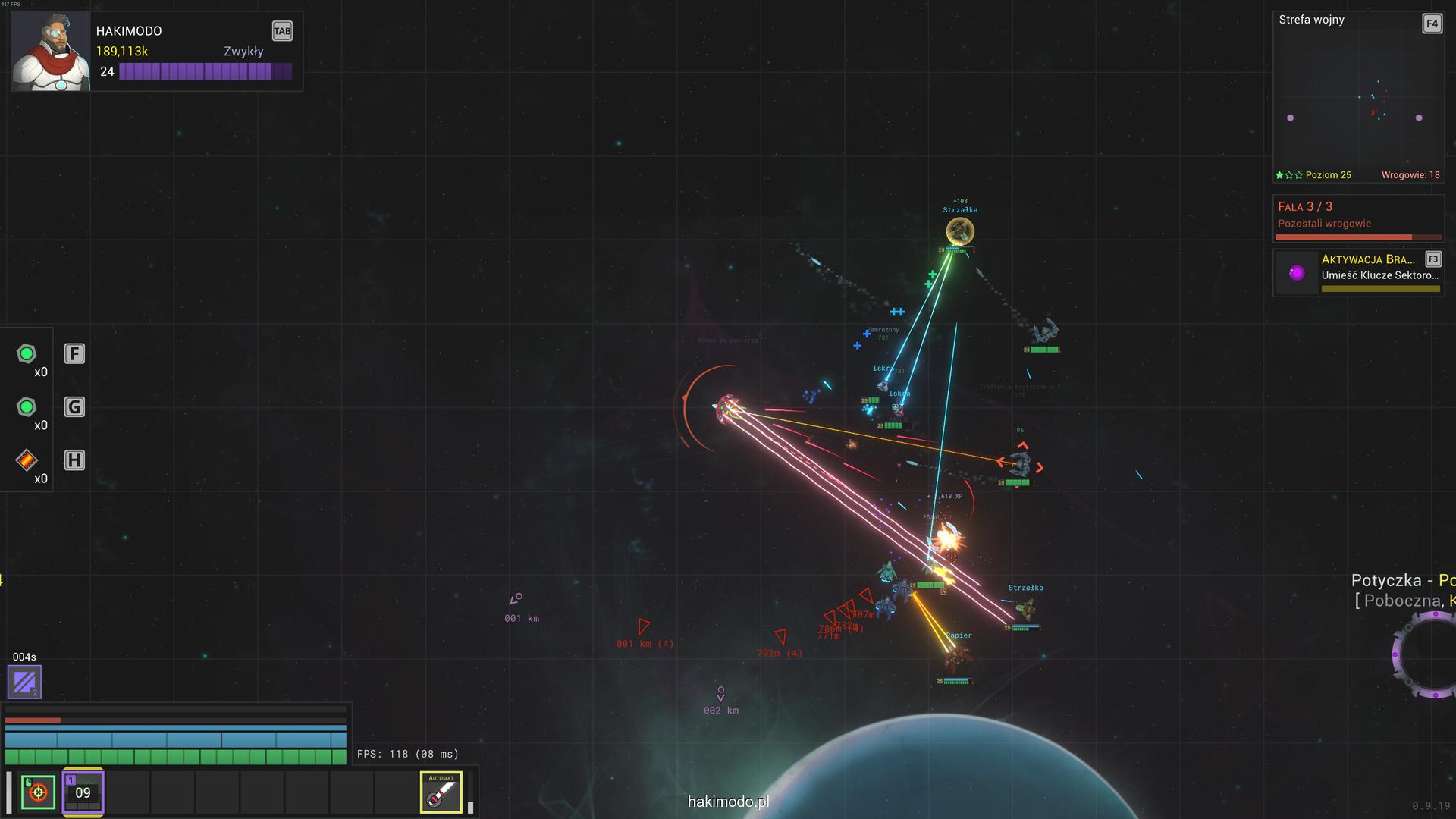This screenshot has height=819, width=1456.
Task: Select hotbar slot 1 showing 09
Action: tap(83, 792)
